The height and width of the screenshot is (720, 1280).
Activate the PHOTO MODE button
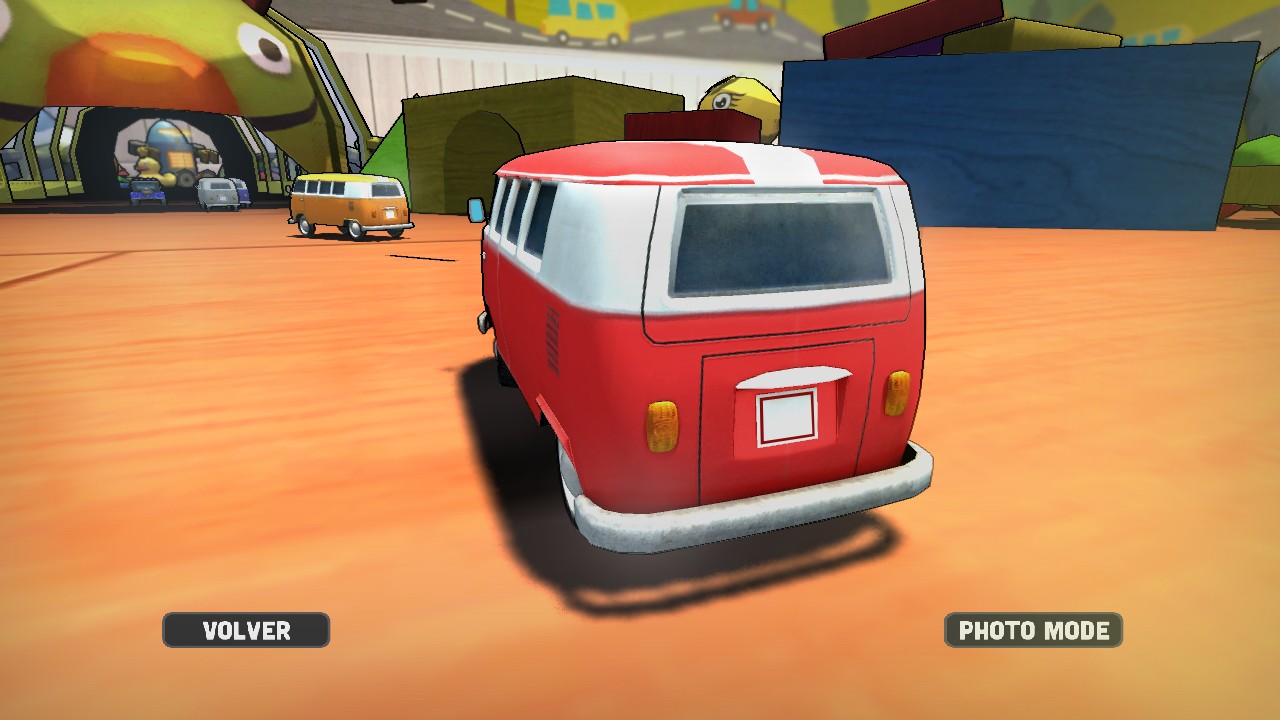(1033, 630)
